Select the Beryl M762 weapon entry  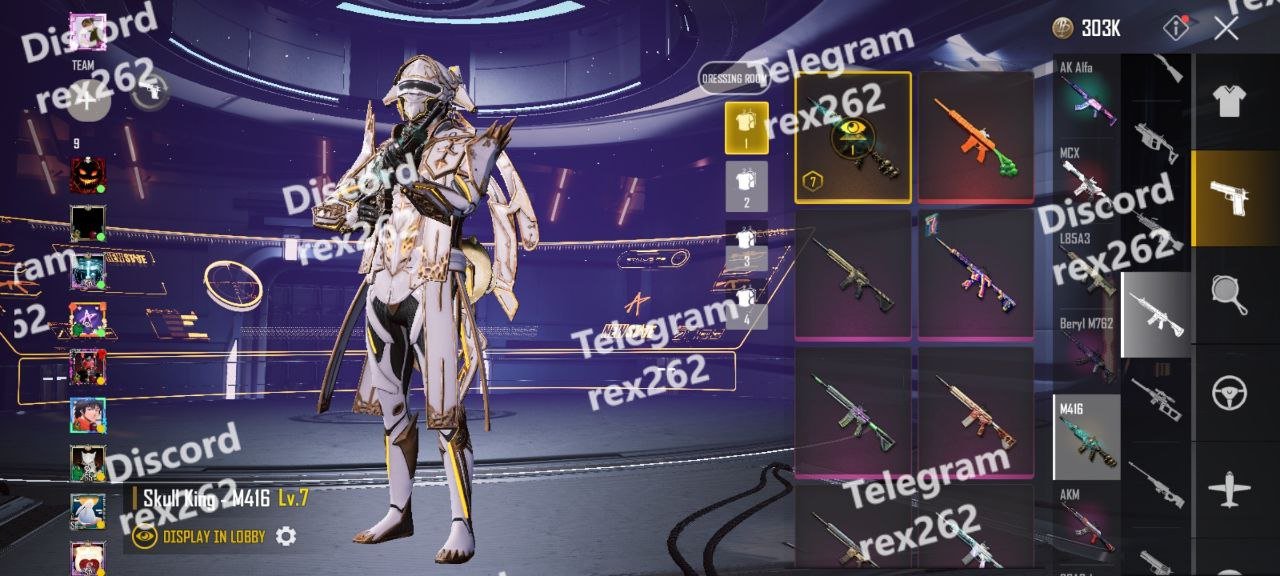(1087, 350)
